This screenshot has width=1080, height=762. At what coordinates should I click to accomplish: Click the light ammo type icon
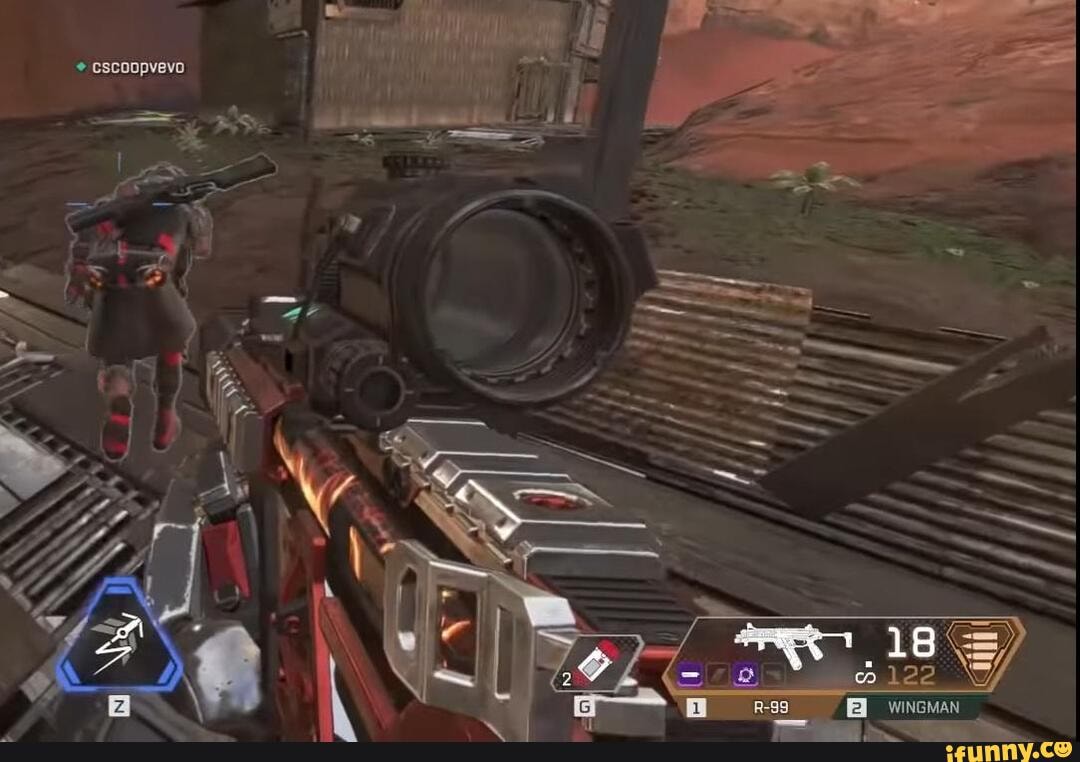tap(985, 654)
